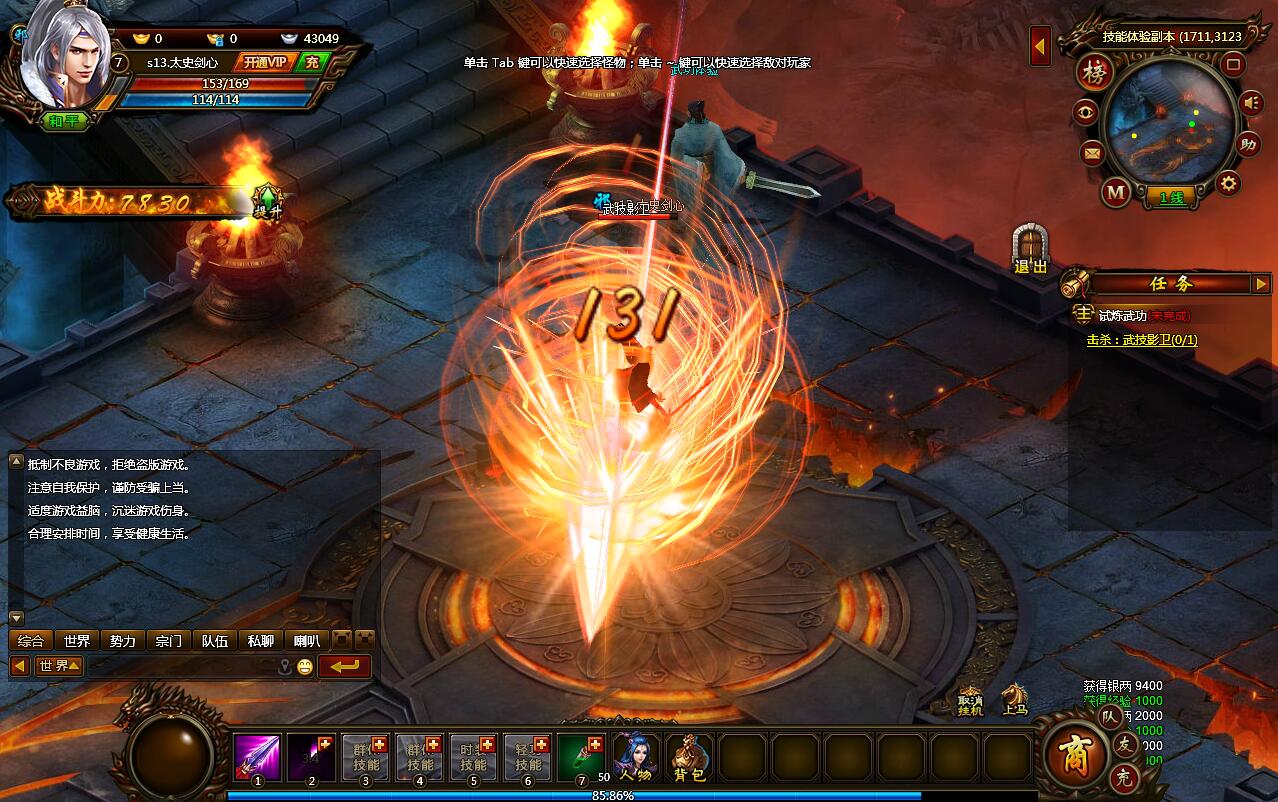This screenshot has height=802, width=1278.
Task: Open settings via the gear icon
Action: click(x=1228, y=183)
